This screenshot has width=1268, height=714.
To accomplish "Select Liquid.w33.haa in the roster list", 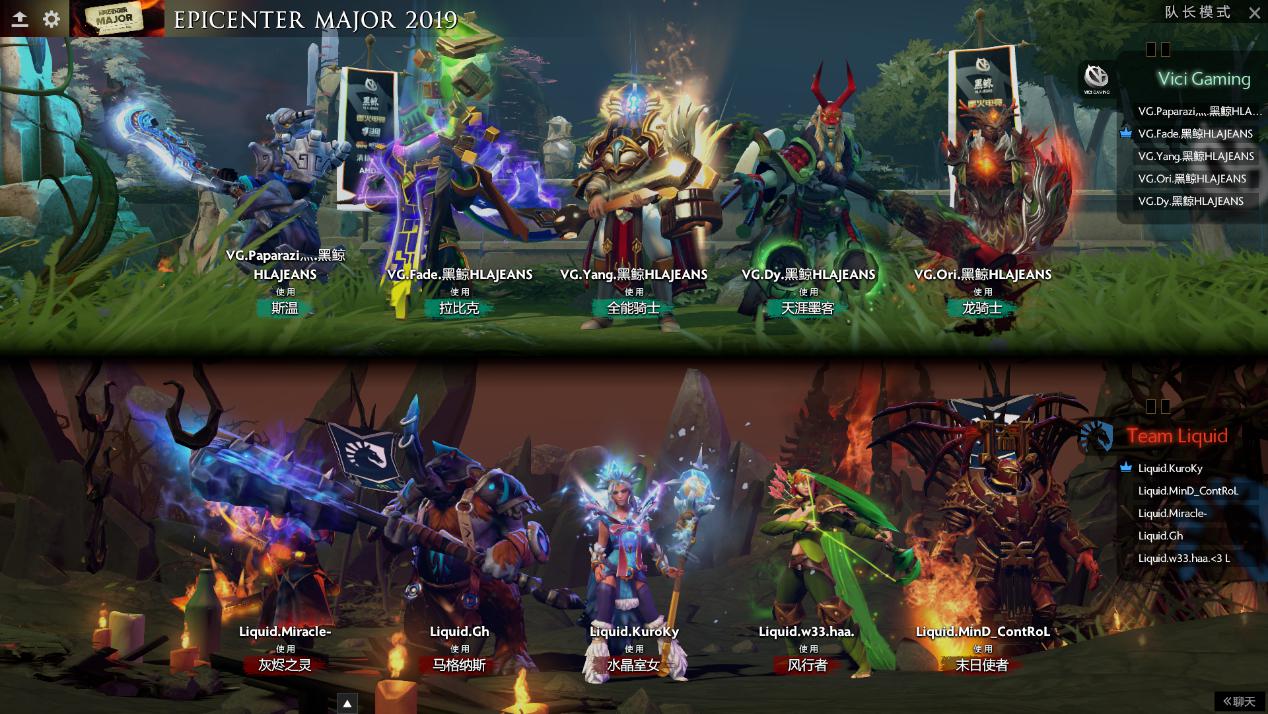I will click(x=1183, y=558).
